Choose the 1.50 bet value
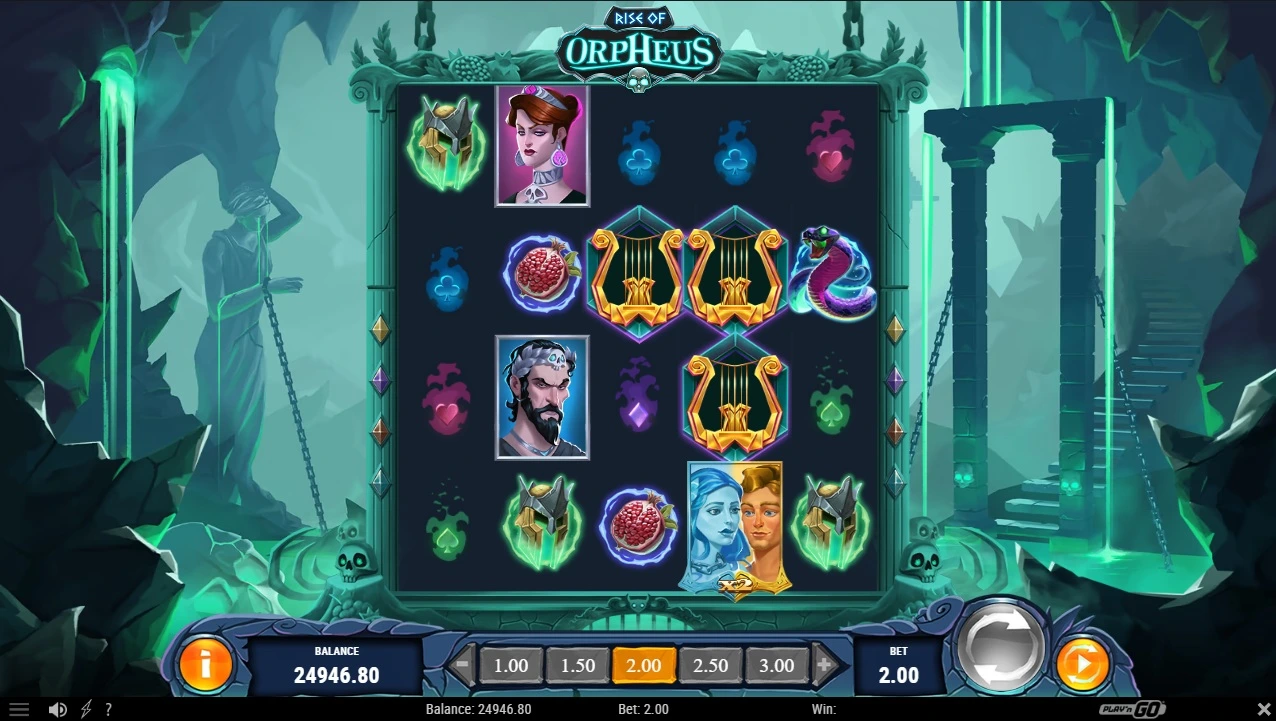Image resolution: width=1276 pixels, height=721 pixels. [x=577, y=665]
